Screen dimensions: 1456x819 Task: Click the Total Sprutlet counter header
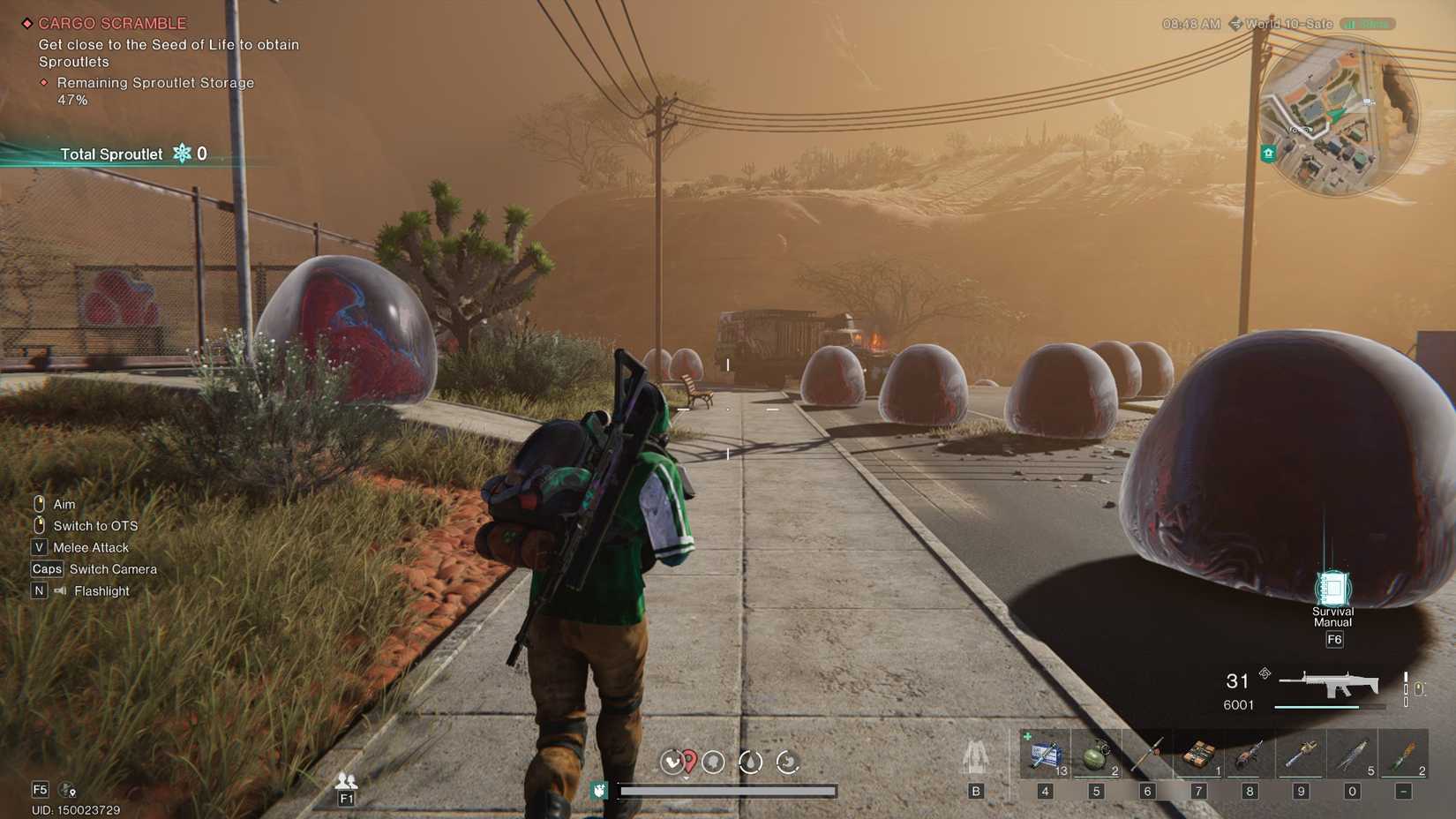(111, 154)
